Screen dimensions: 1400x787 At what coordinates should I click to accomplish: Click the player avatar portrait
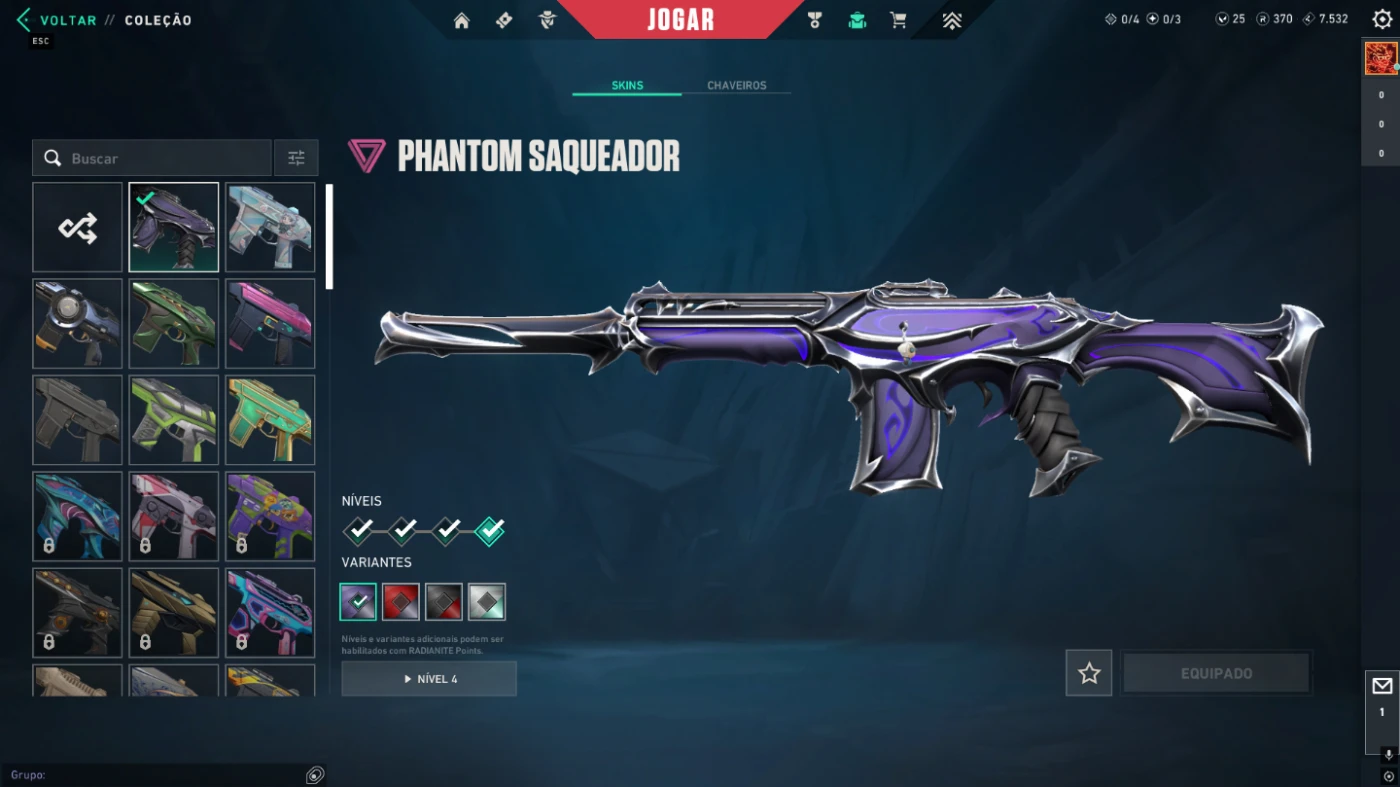1380,59
